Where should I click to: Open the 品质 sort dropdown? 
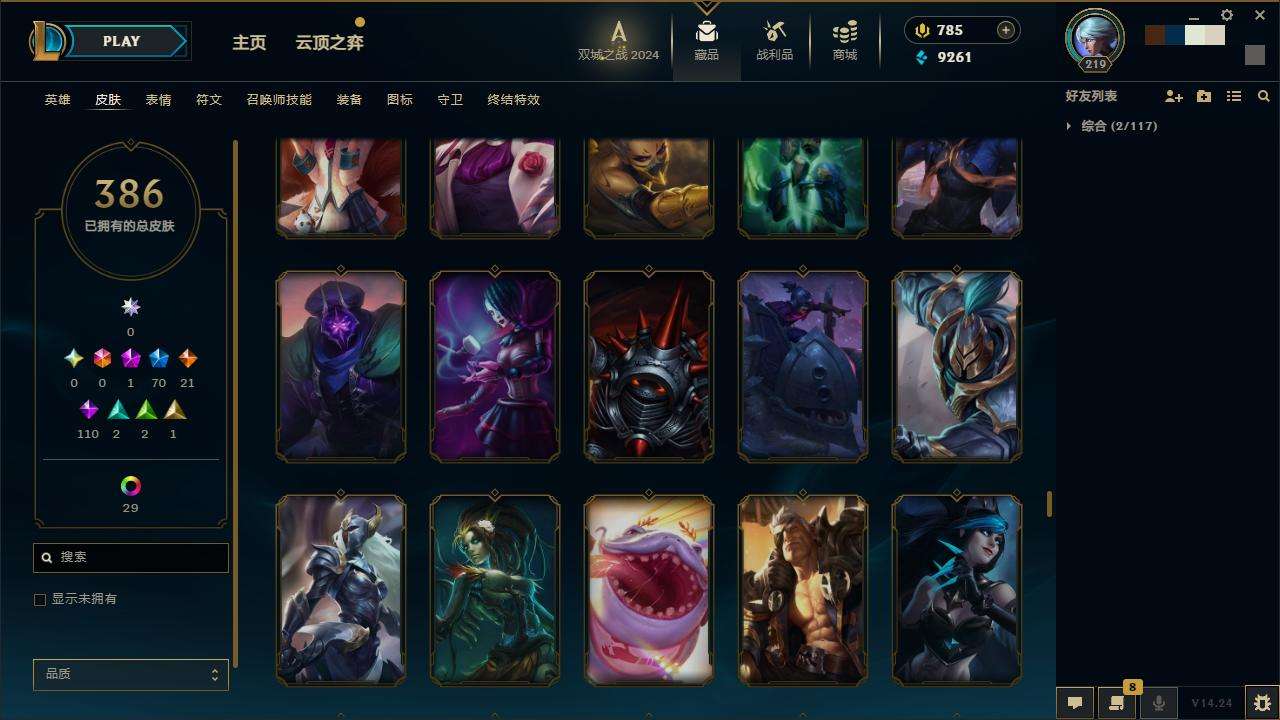pos(131,674)
